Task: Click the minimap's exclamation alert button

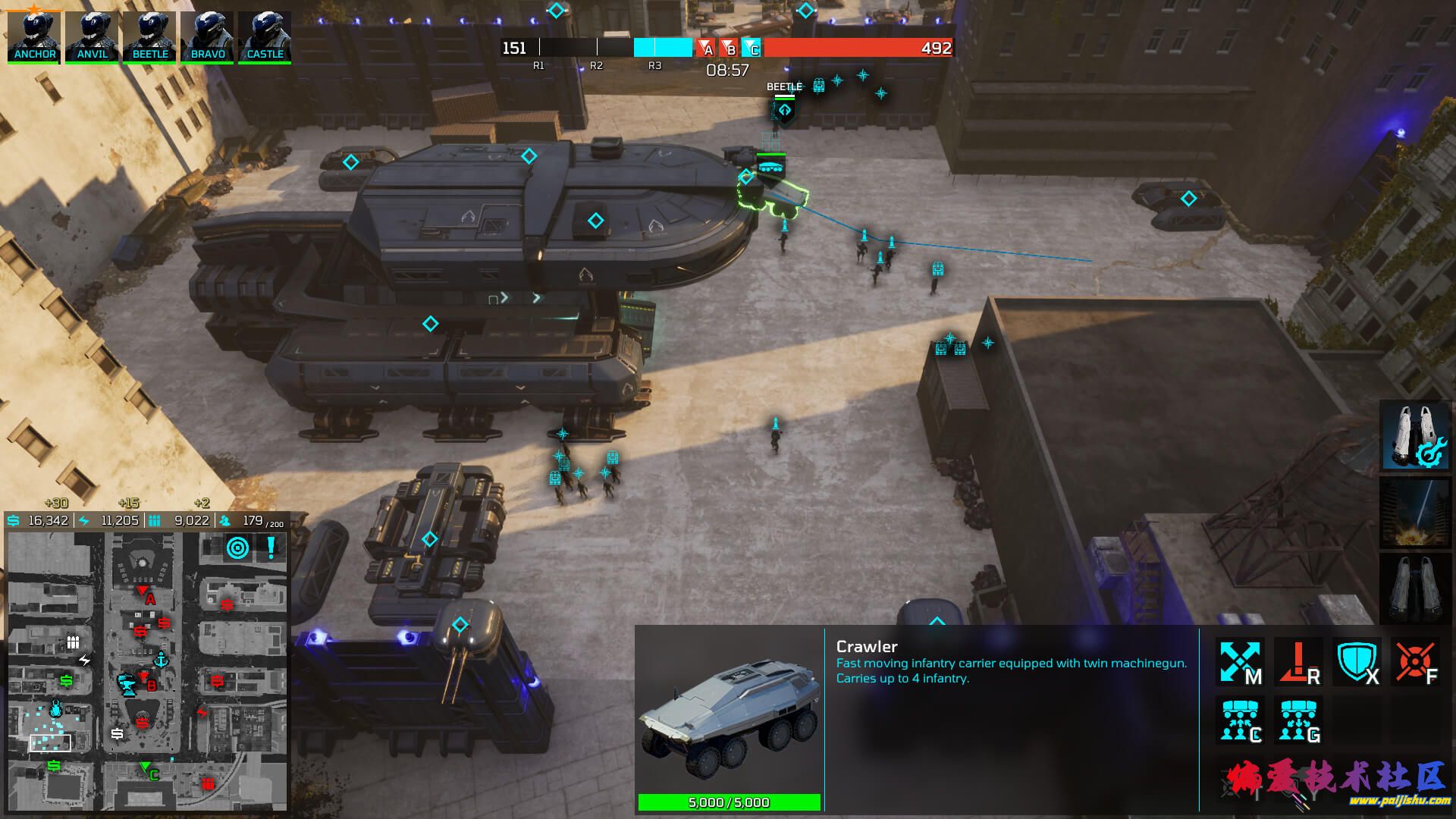Action: pos(271,548)
